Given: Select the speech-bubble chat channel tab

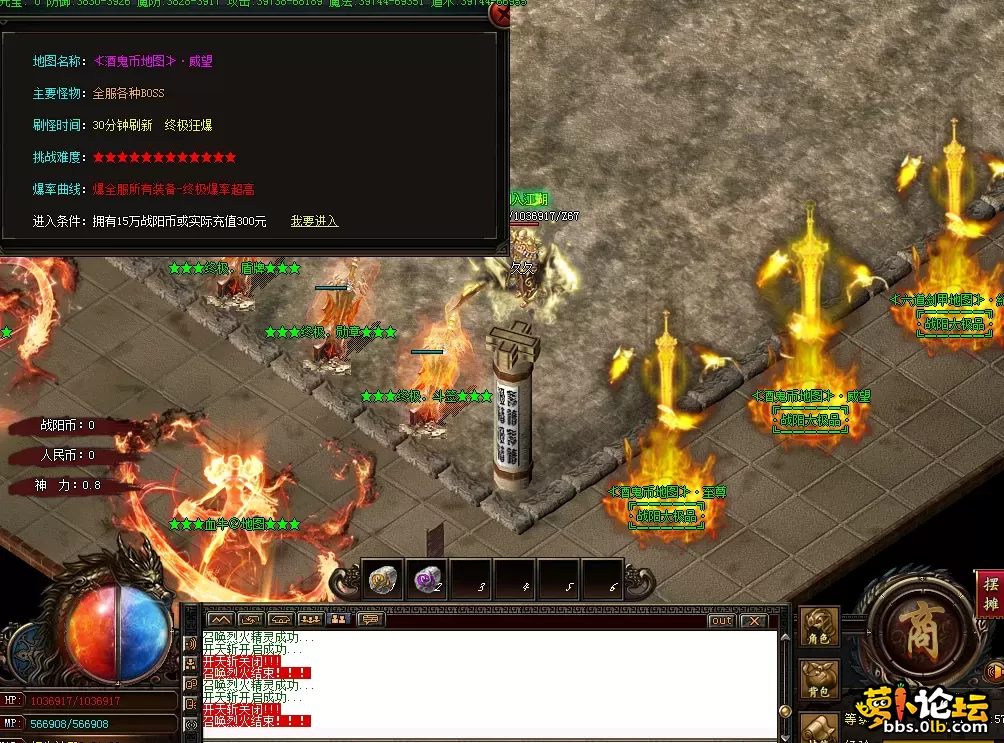Looking at the screenshot, I should (370, 620).
